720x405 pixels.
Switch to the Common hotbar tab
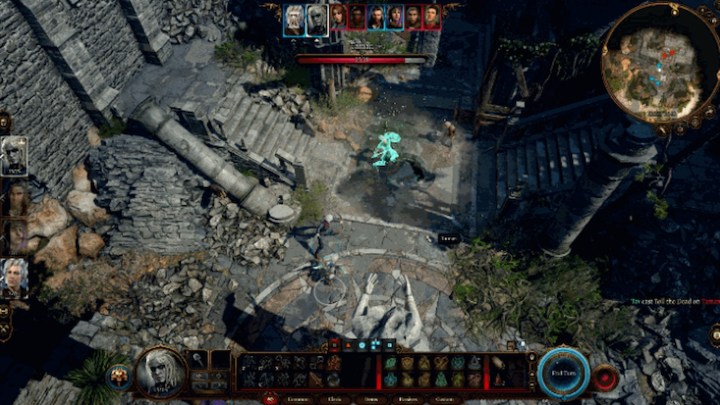pyautogui.click(x=296, y=398)
